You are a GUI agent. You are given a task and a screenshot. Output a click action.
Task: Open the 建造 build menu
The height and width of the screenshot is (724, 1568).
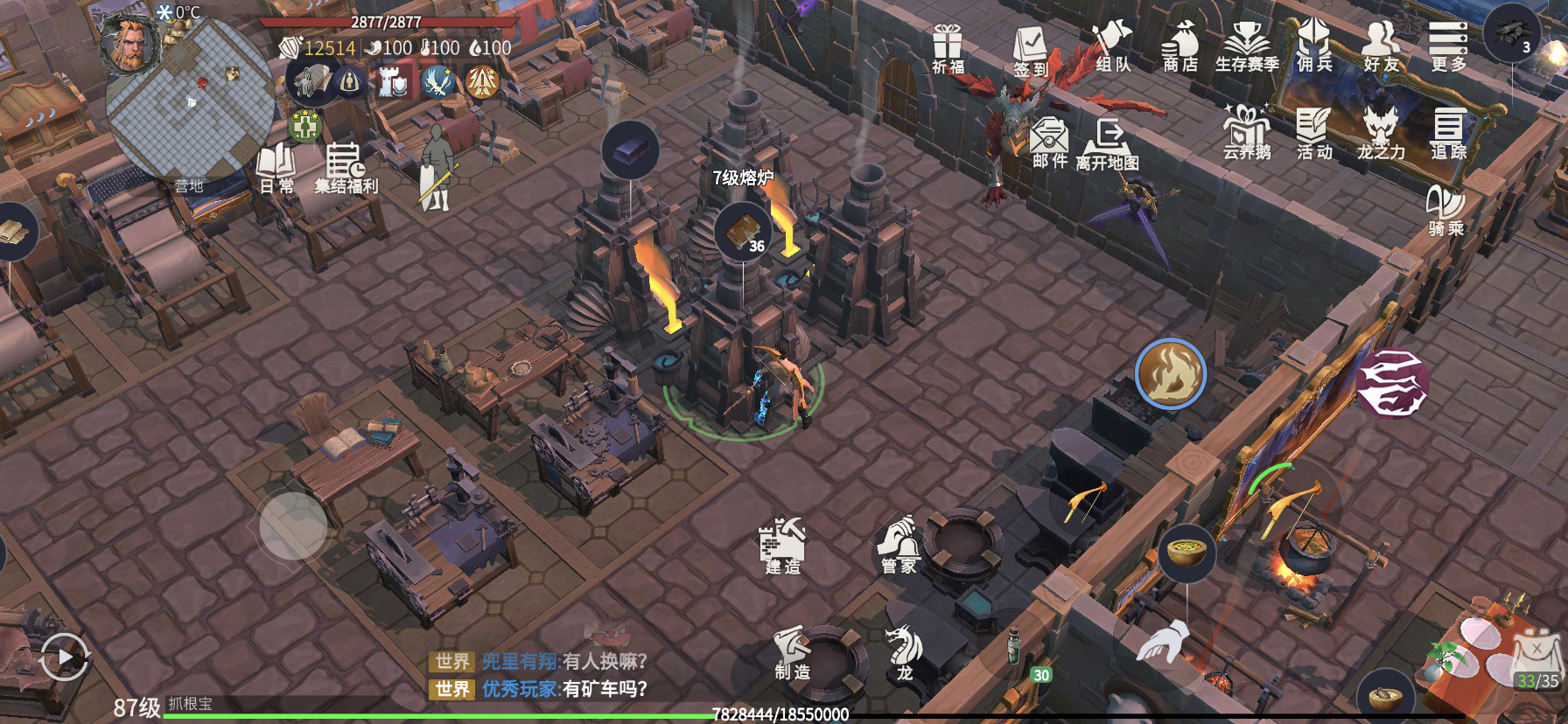tap(782, 546)
